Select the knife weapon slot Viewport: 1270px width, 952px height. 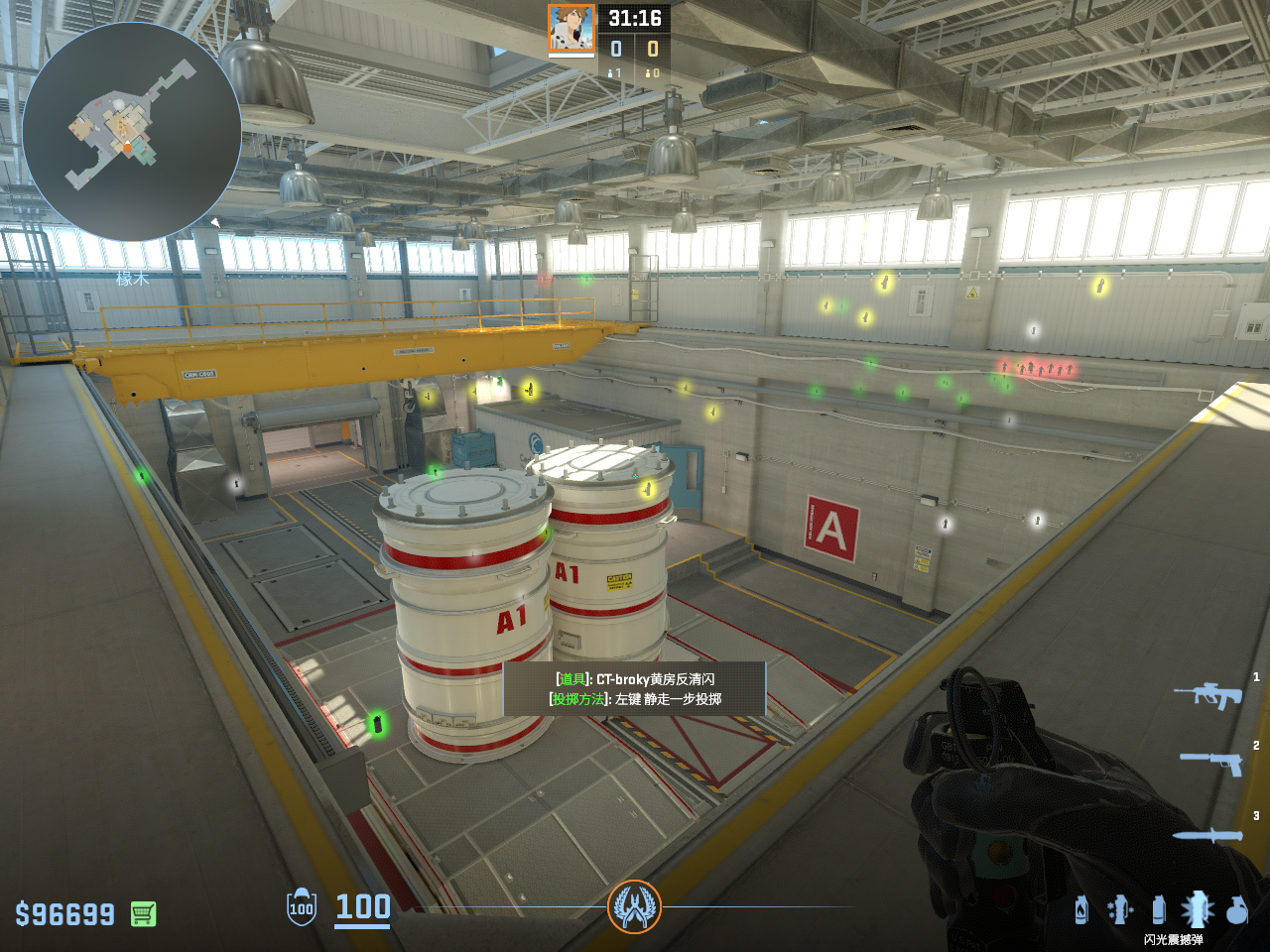[1207, 835]
